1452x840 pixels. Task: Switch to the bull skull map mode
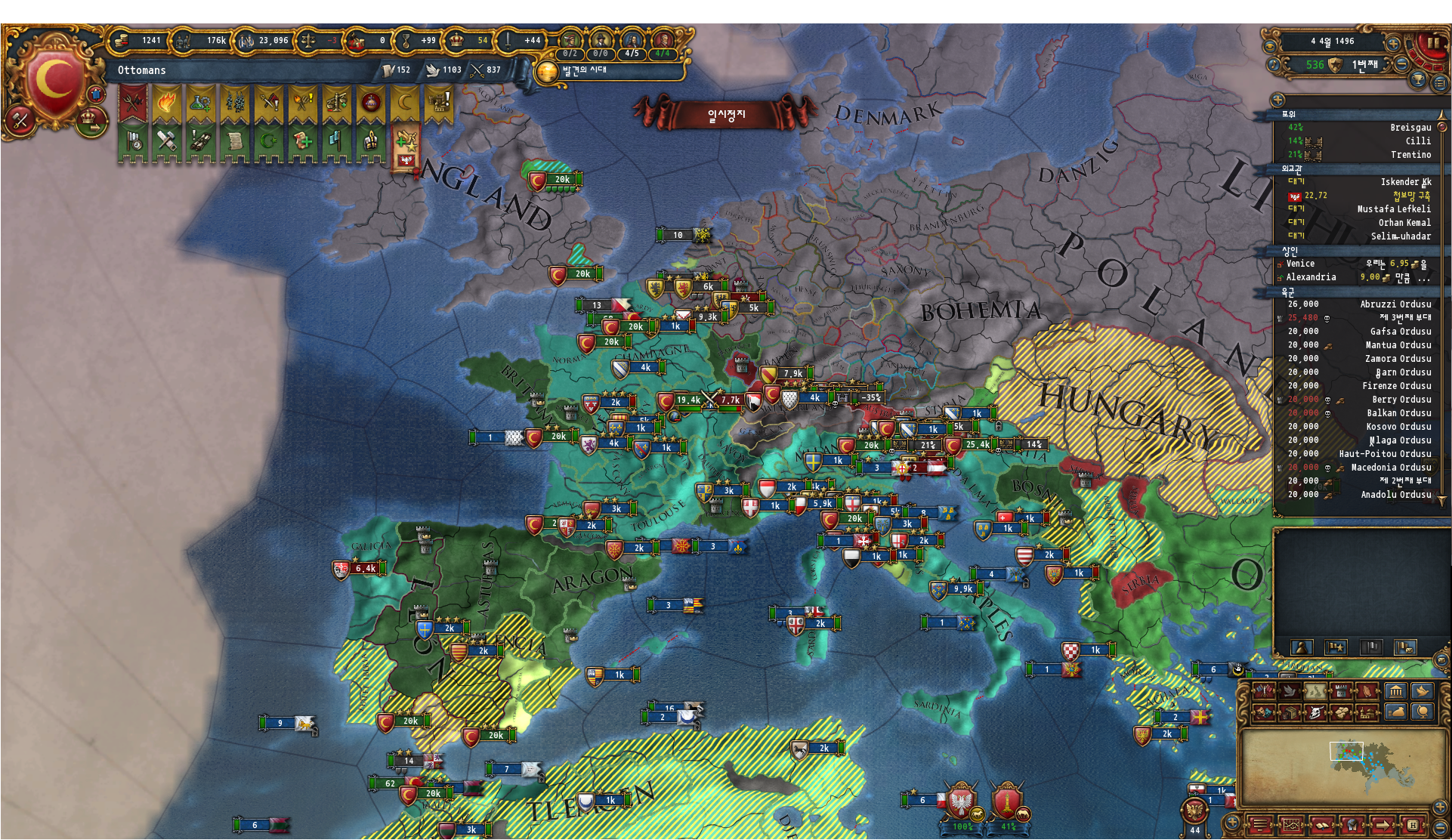point(1315,712)
